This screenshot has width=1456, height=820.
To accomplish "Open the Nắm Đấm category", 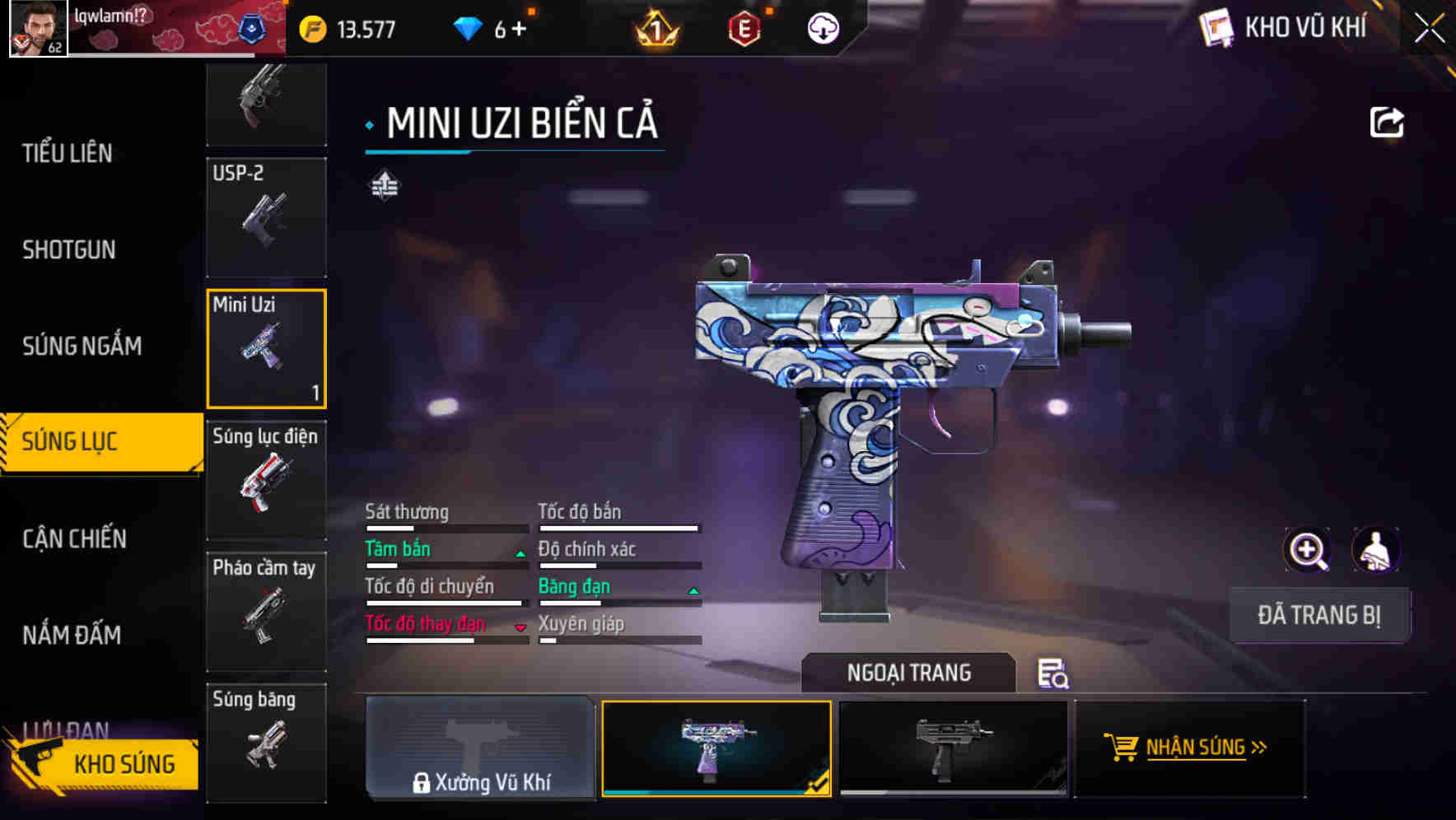I will click(72, 635).
